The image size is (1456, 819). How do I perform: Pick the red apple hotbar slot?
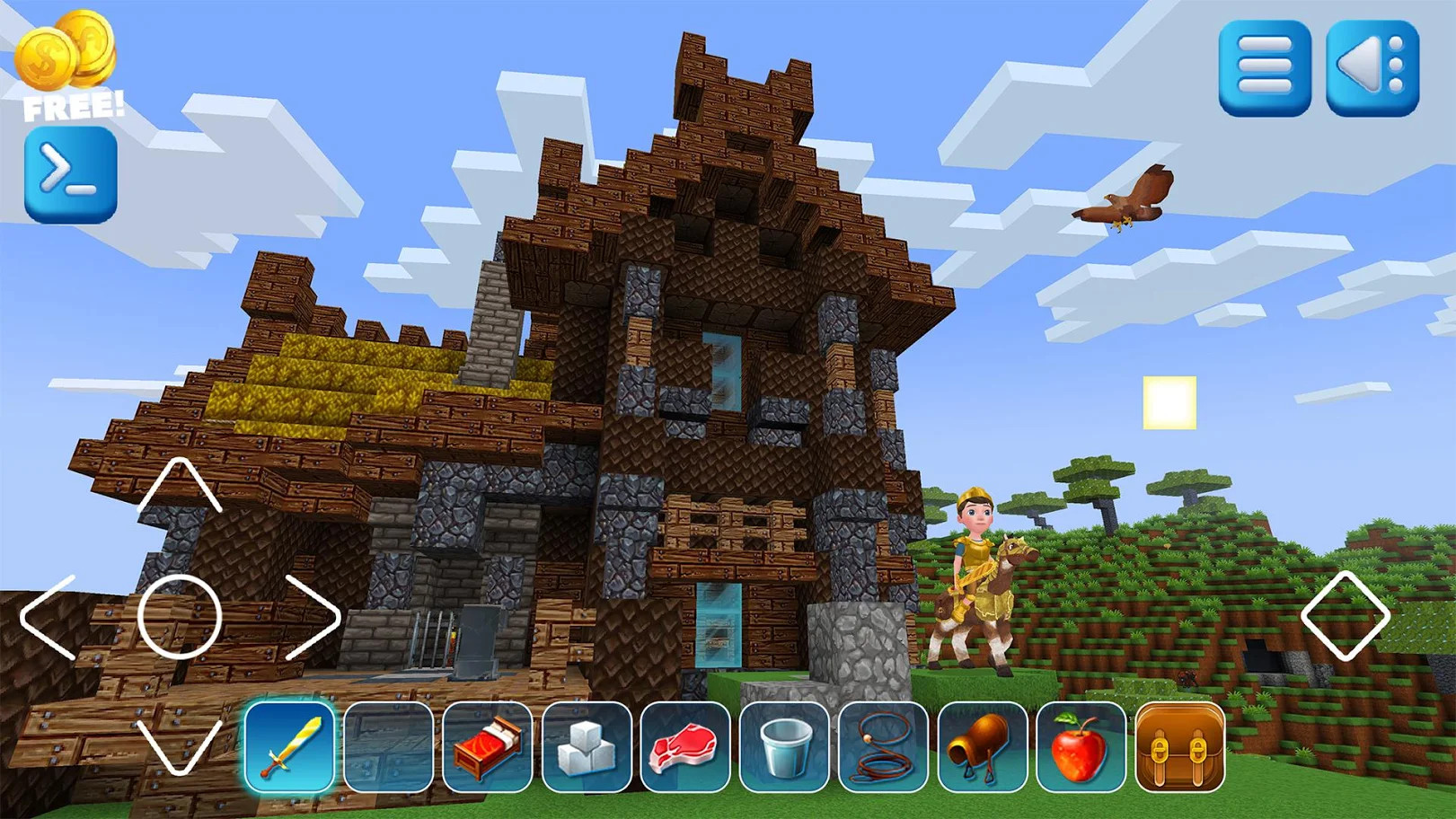coord(1081,746)
